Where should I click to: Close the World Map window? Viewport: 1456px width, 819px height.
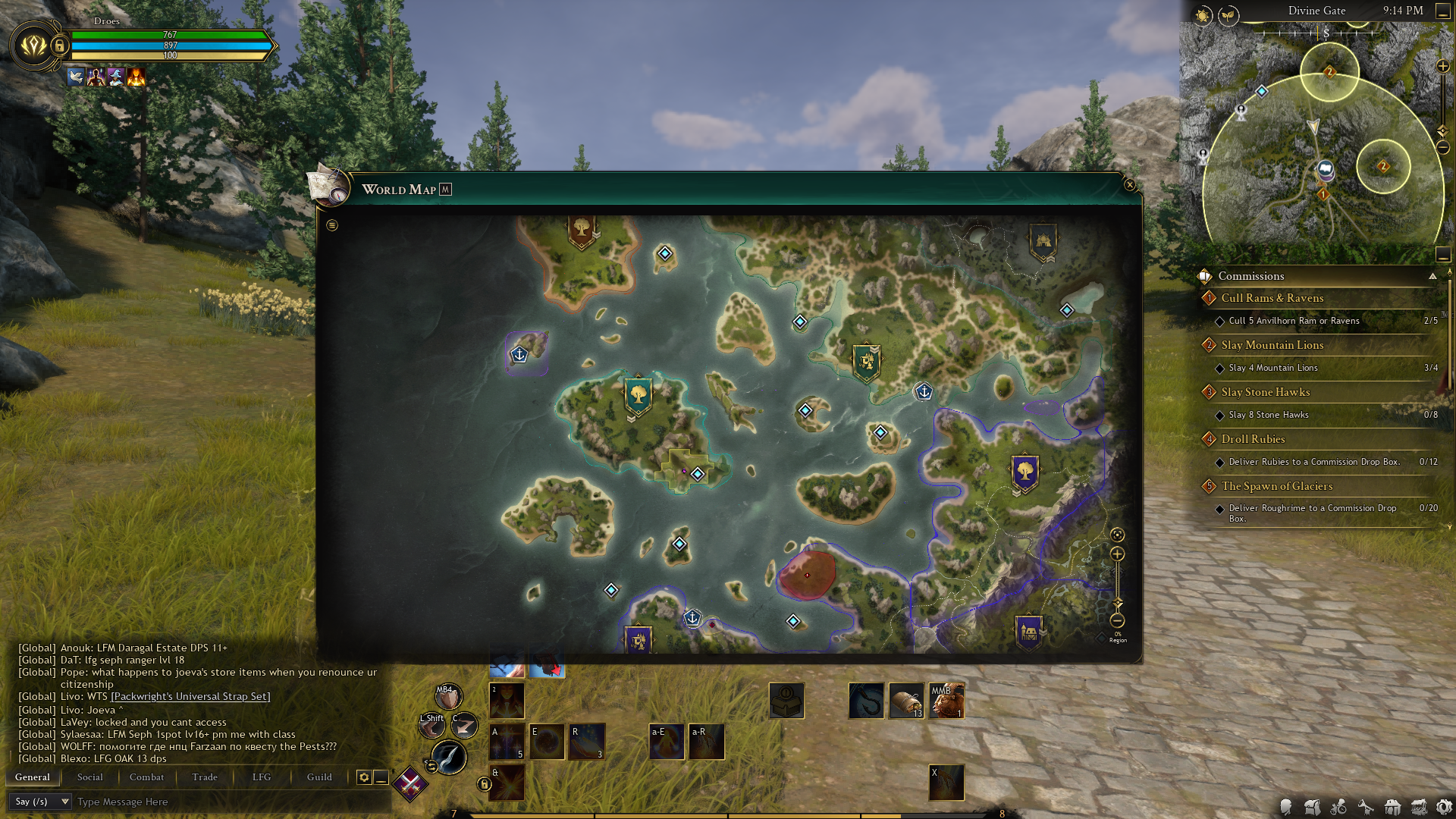1129,185
